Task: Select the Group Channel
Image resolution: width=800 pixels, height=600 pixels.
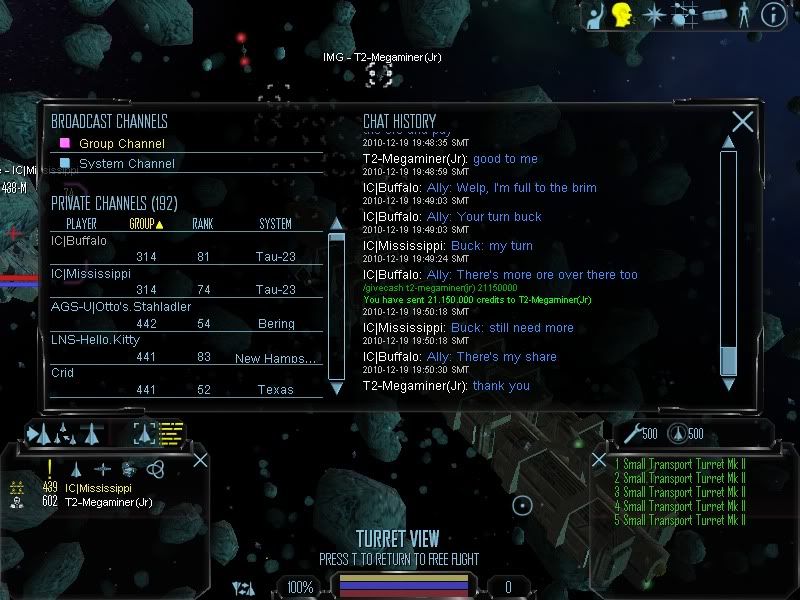Action: click(121, 144)
